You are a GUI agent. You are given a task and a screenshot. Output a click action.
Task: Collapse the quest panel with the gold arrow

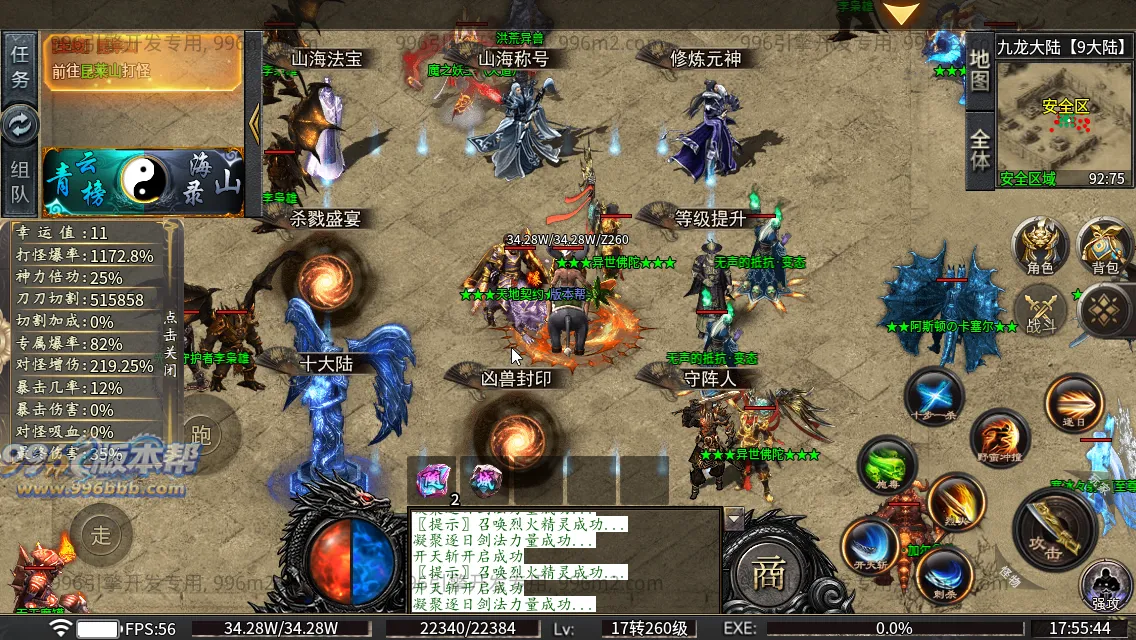253,123
